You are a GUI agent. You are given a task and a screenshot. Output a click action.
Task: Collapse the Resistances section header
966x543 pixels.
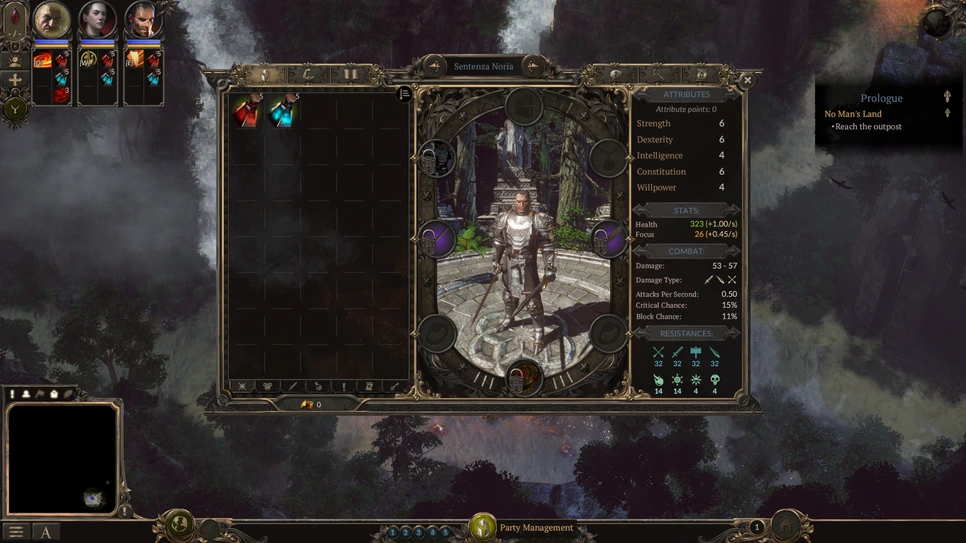(x=686, y=333)
